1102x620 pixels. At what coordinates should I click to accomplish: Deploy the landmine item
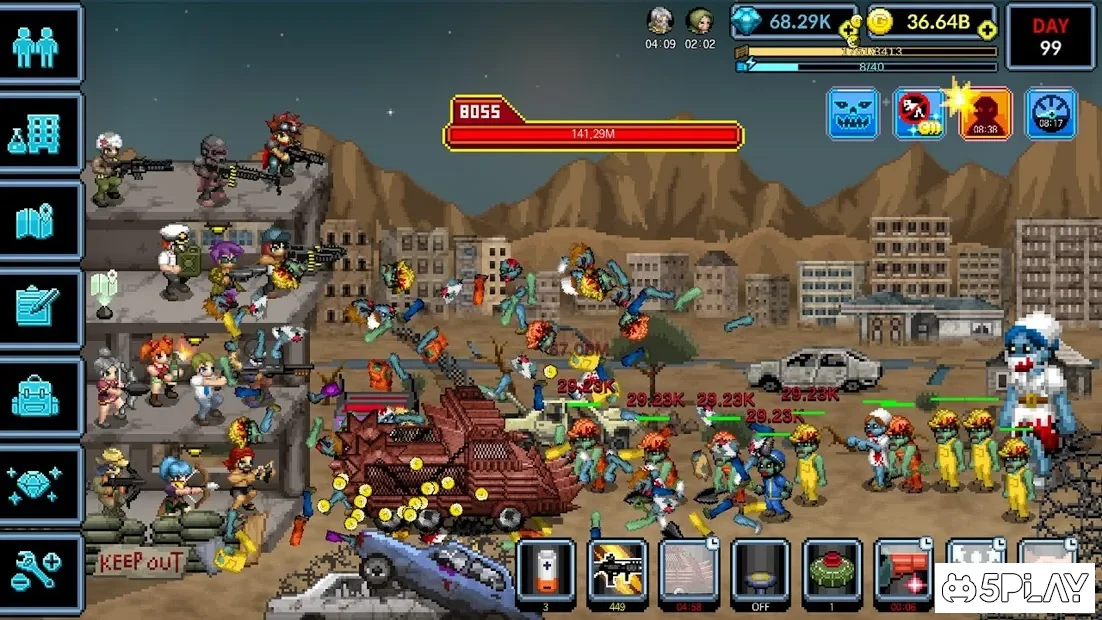pyautogui.click(x=833, y=571)
